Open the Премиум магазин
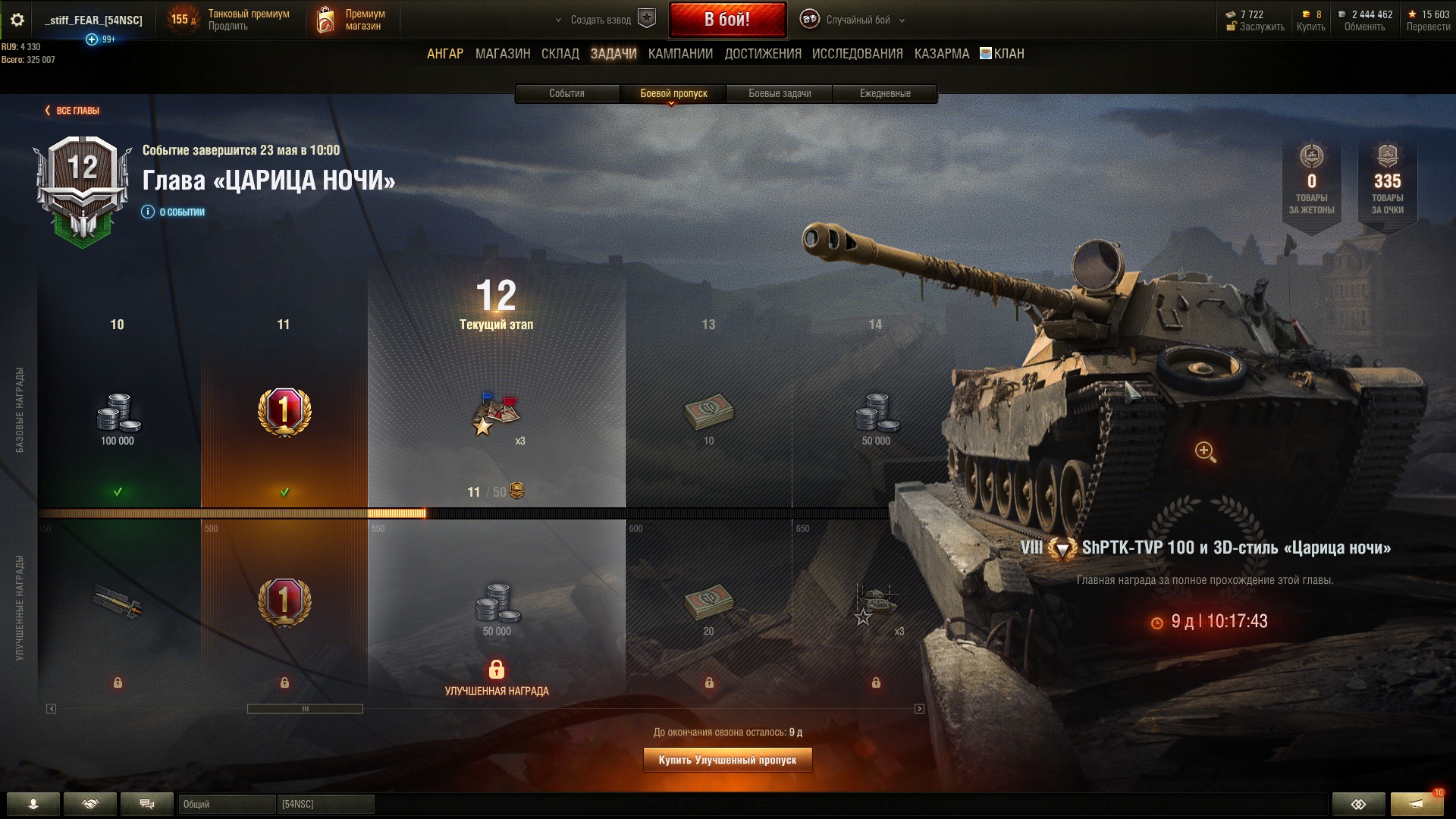 (x=351, y=20)
